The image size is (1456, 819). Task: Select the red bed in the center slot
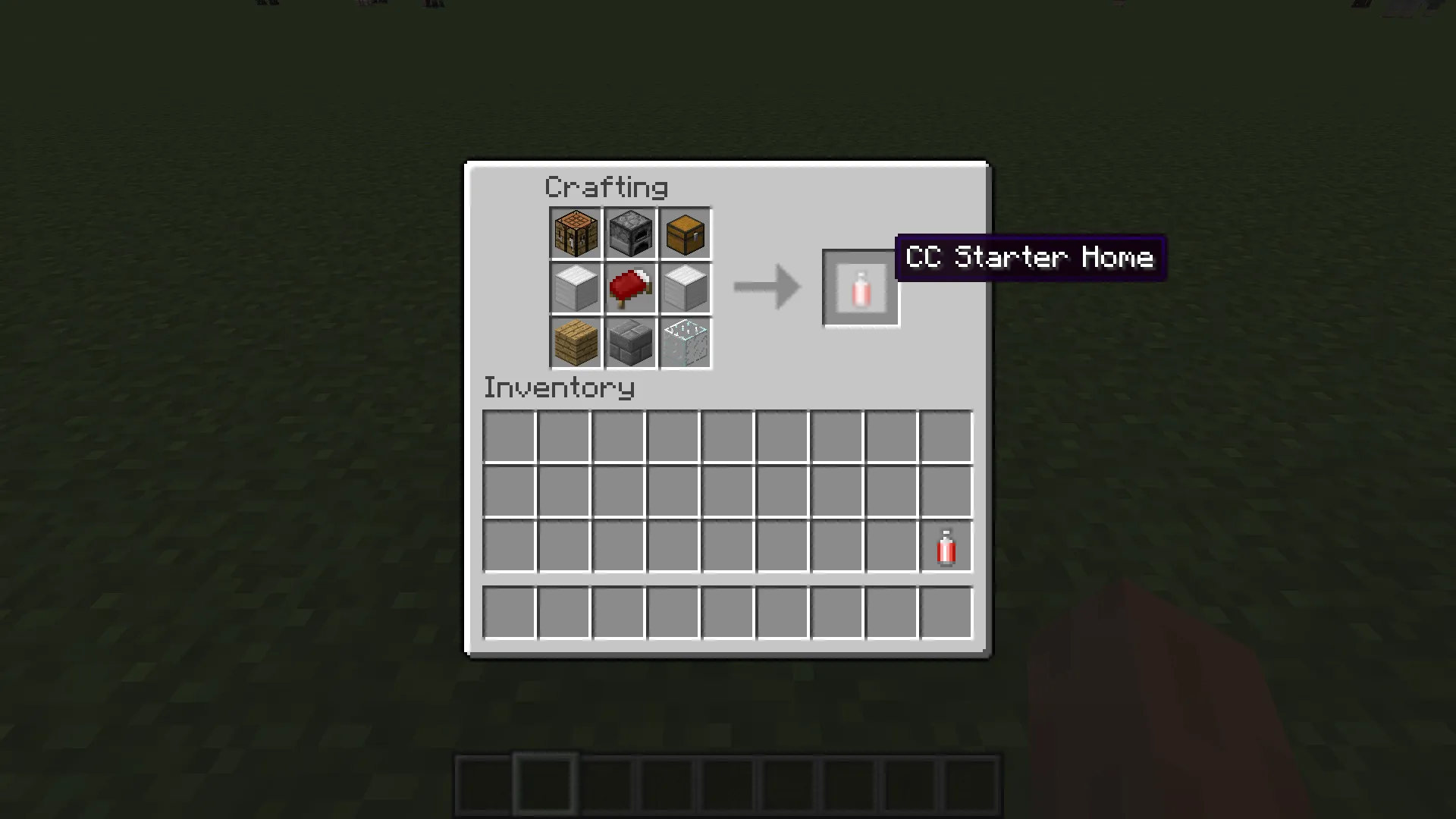[x=630, y=287]
